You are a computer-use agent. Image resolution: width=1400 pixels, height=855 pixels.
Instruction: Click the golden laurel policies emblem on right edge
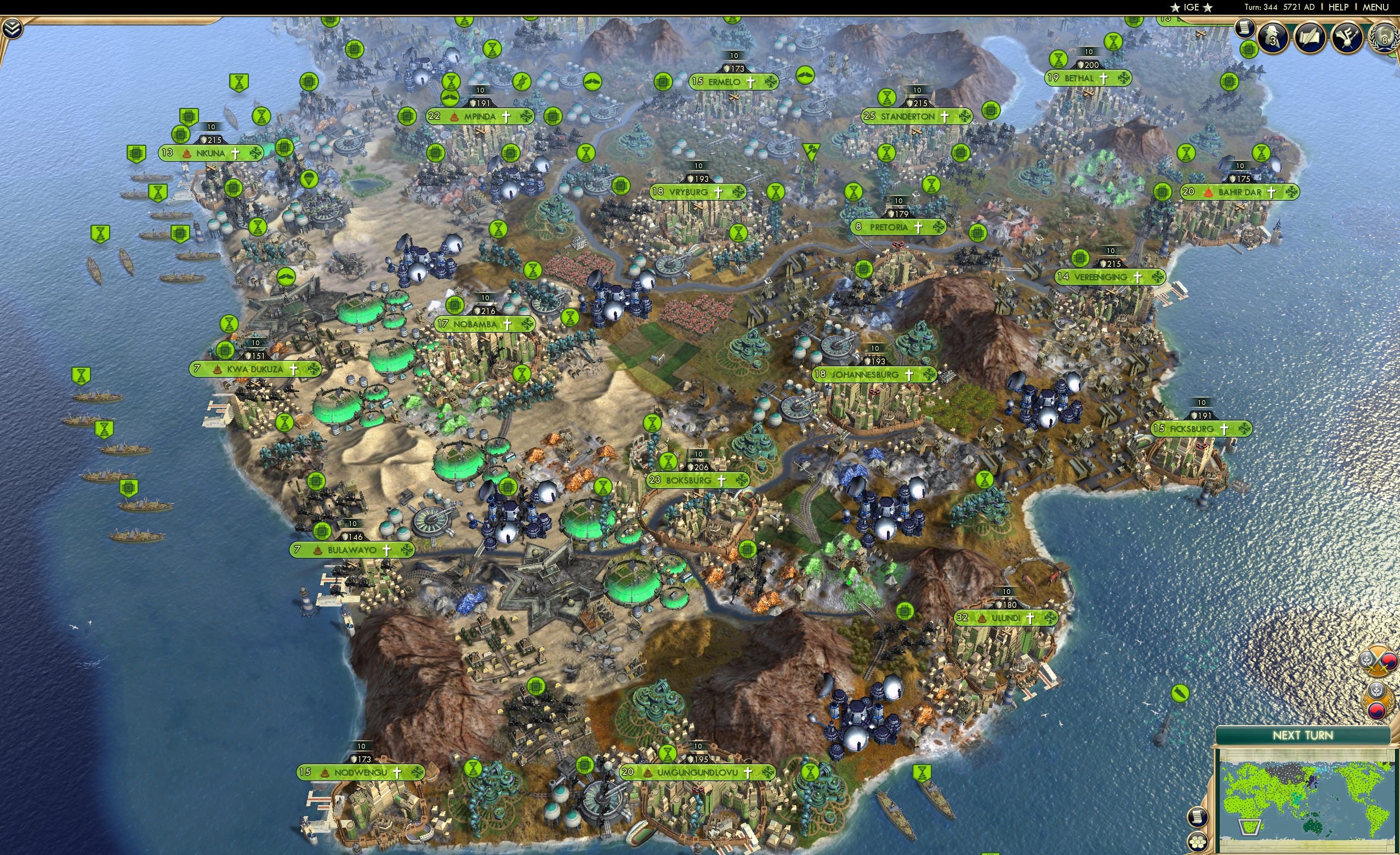click(1378, 700)
